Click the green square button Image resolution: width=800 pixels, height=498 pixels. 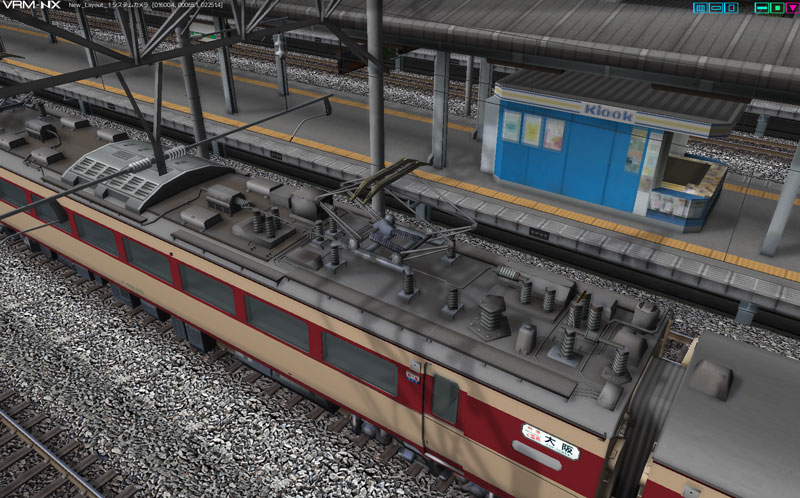click(776, 8)
